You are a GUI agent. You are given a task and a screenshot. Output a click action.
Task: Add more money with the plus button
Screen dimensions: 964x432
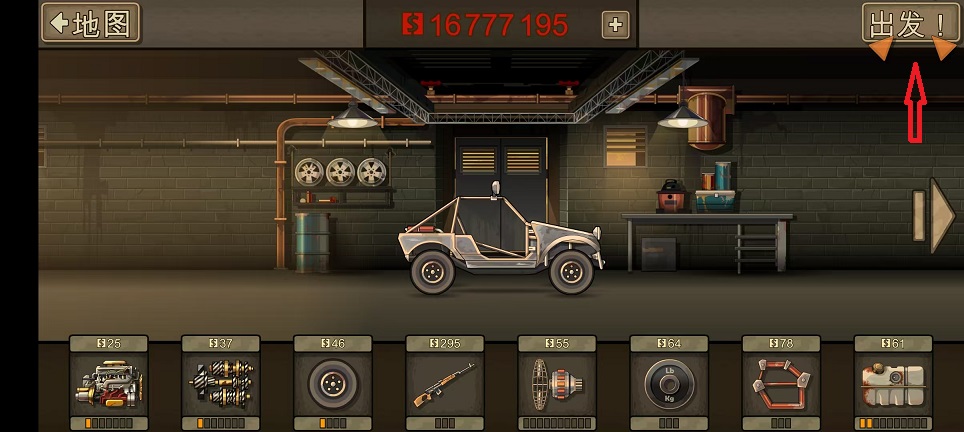[x=615, y=25]
